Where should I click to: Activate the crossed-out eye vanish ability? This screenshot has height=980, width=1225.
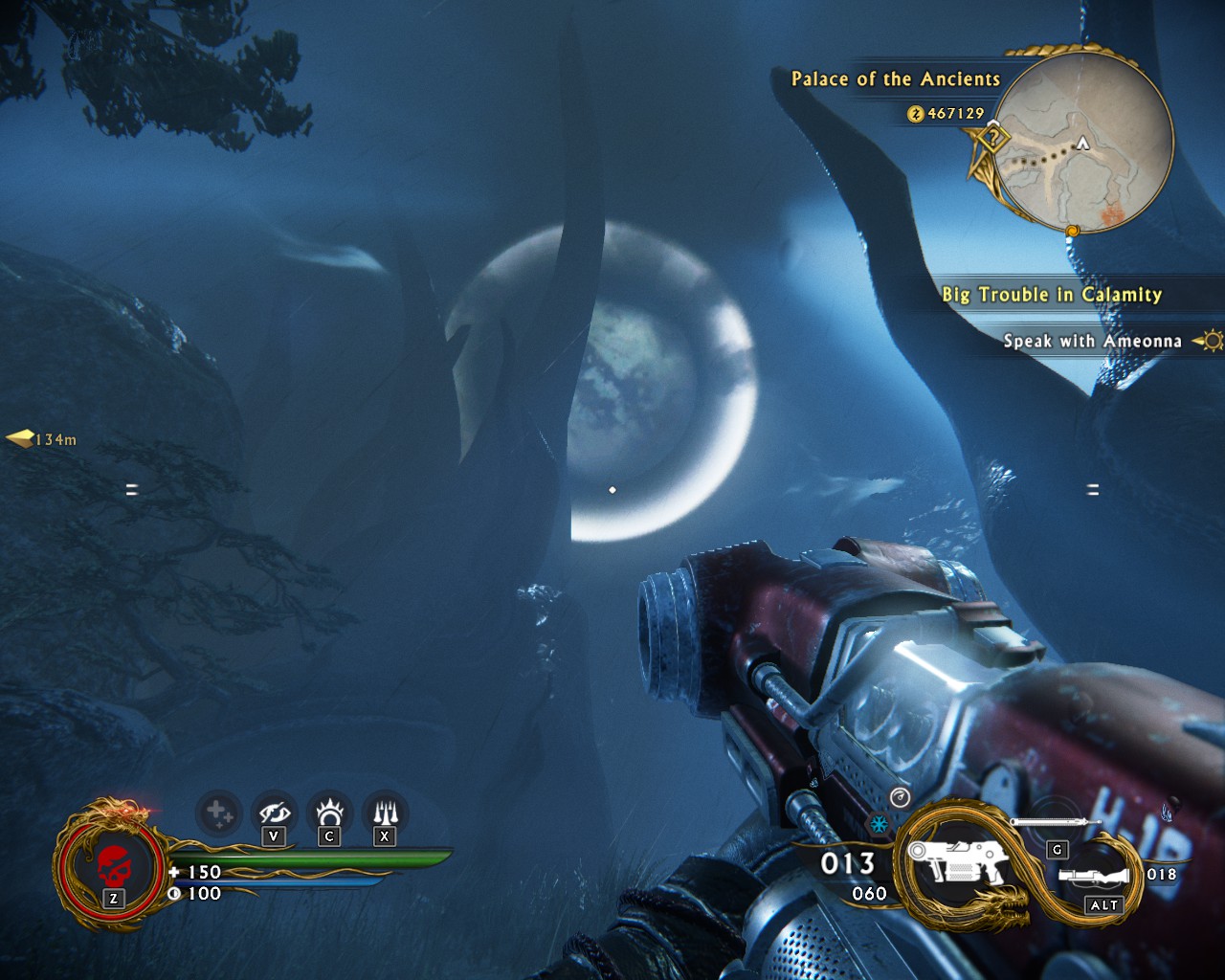click(x=274, y=813)
